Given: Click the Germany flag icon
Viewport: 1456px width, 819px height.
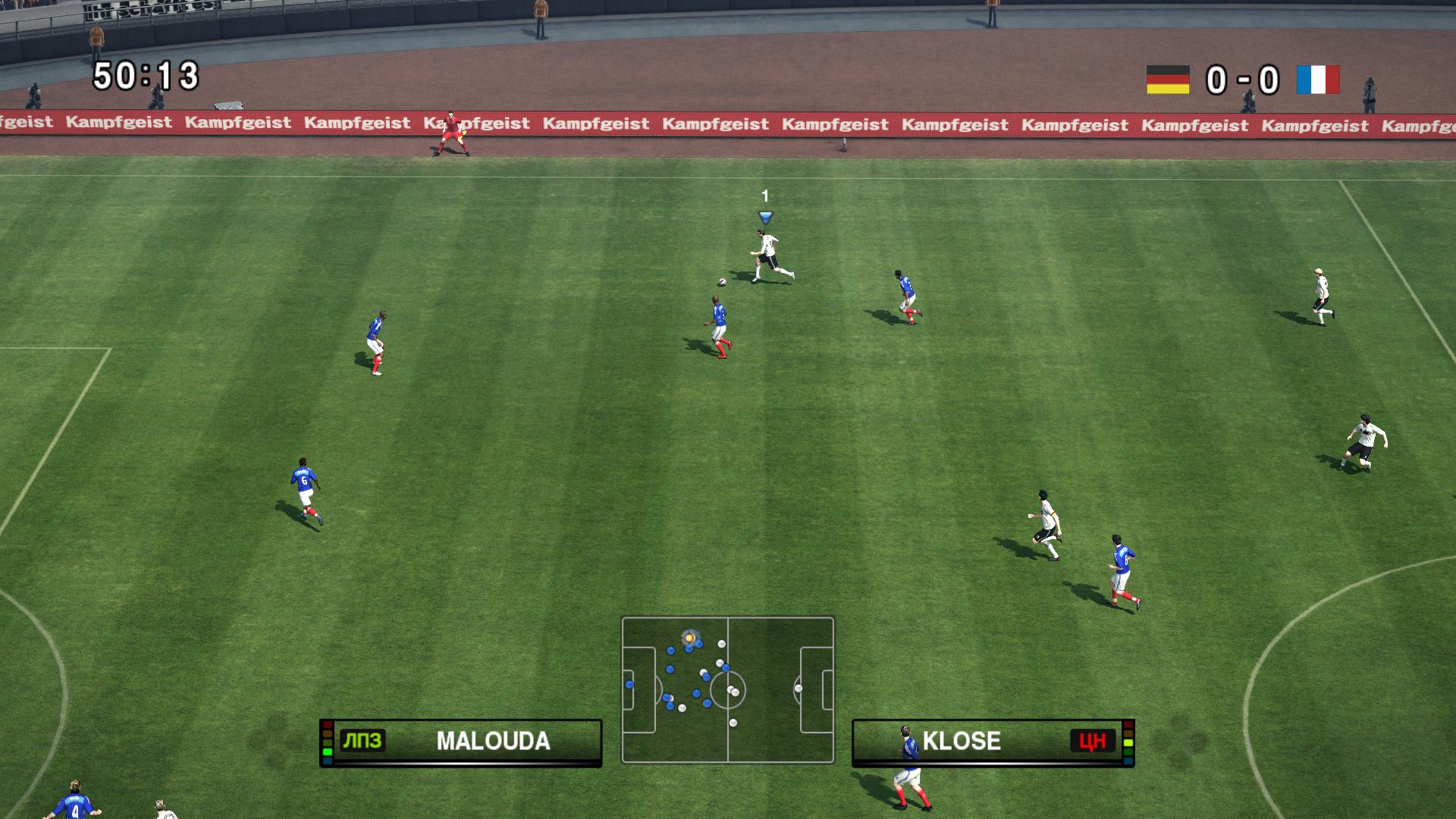Looking at the screenshot, I should 1168,80.
